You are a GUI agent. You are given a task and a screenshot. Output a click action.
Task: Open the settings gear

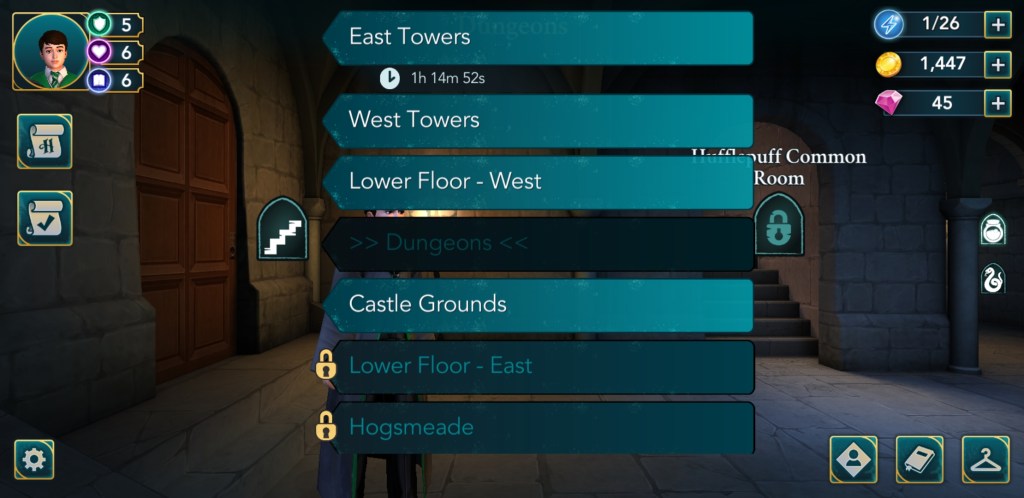tap(34, 459)
